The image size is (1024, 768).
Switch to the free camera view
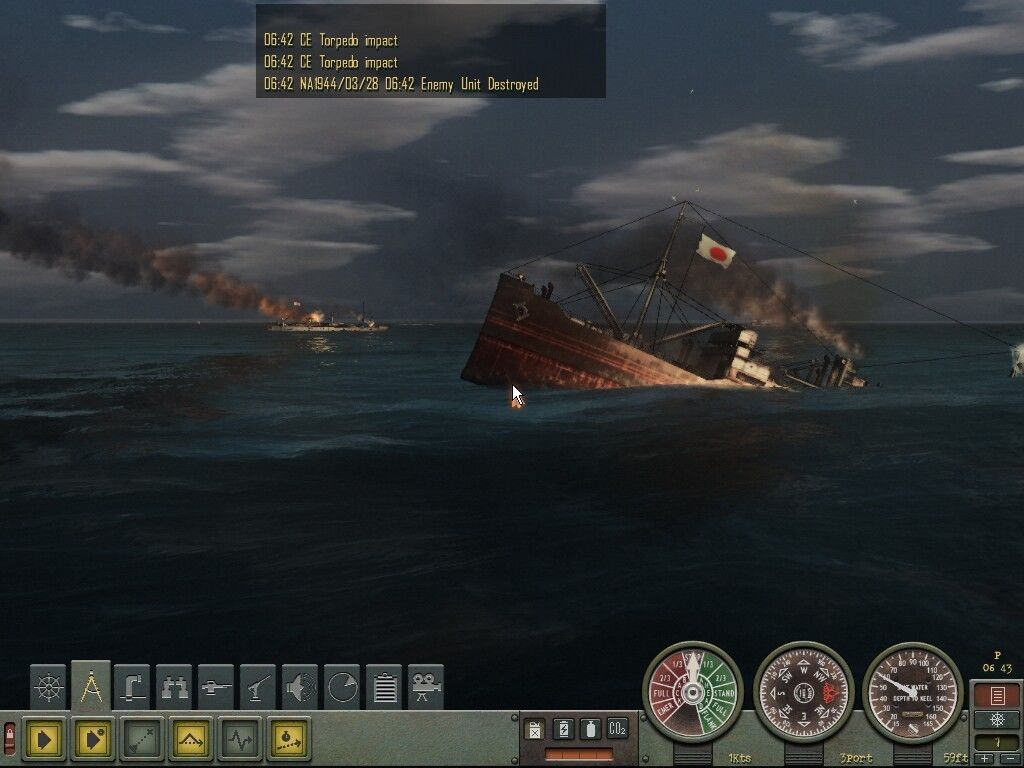tap(426, 687)
